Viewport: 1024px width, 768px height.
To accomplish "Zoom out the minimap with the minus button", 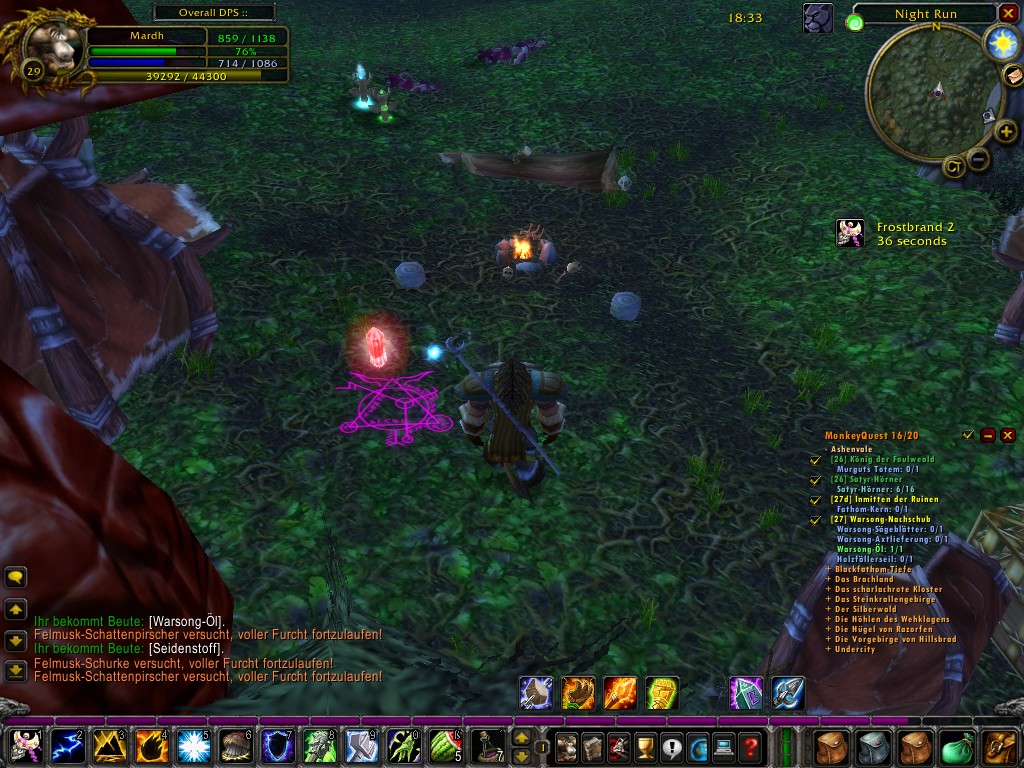I will (980, 157).
